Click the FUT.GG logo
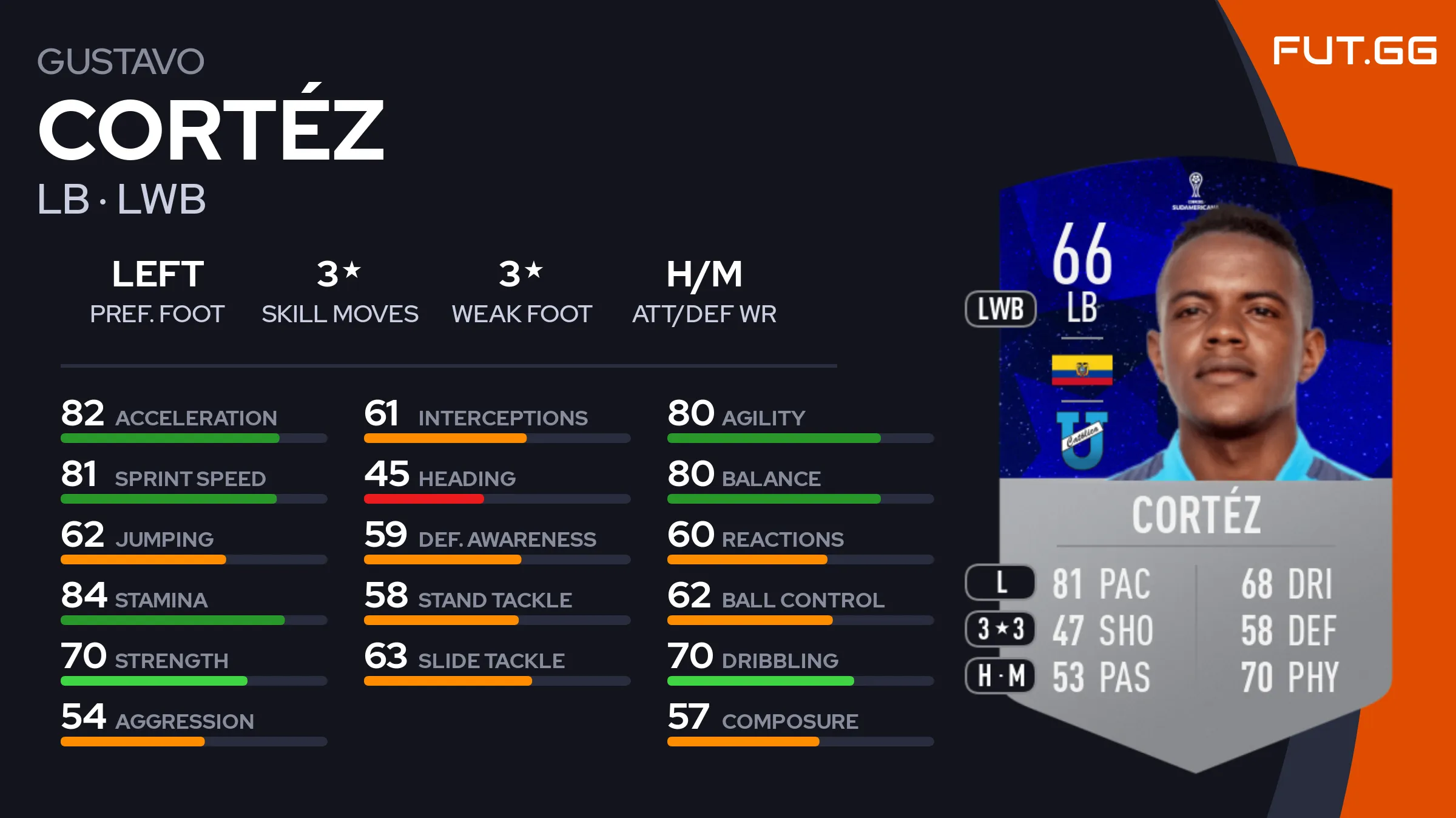 tap(1354, 50)
